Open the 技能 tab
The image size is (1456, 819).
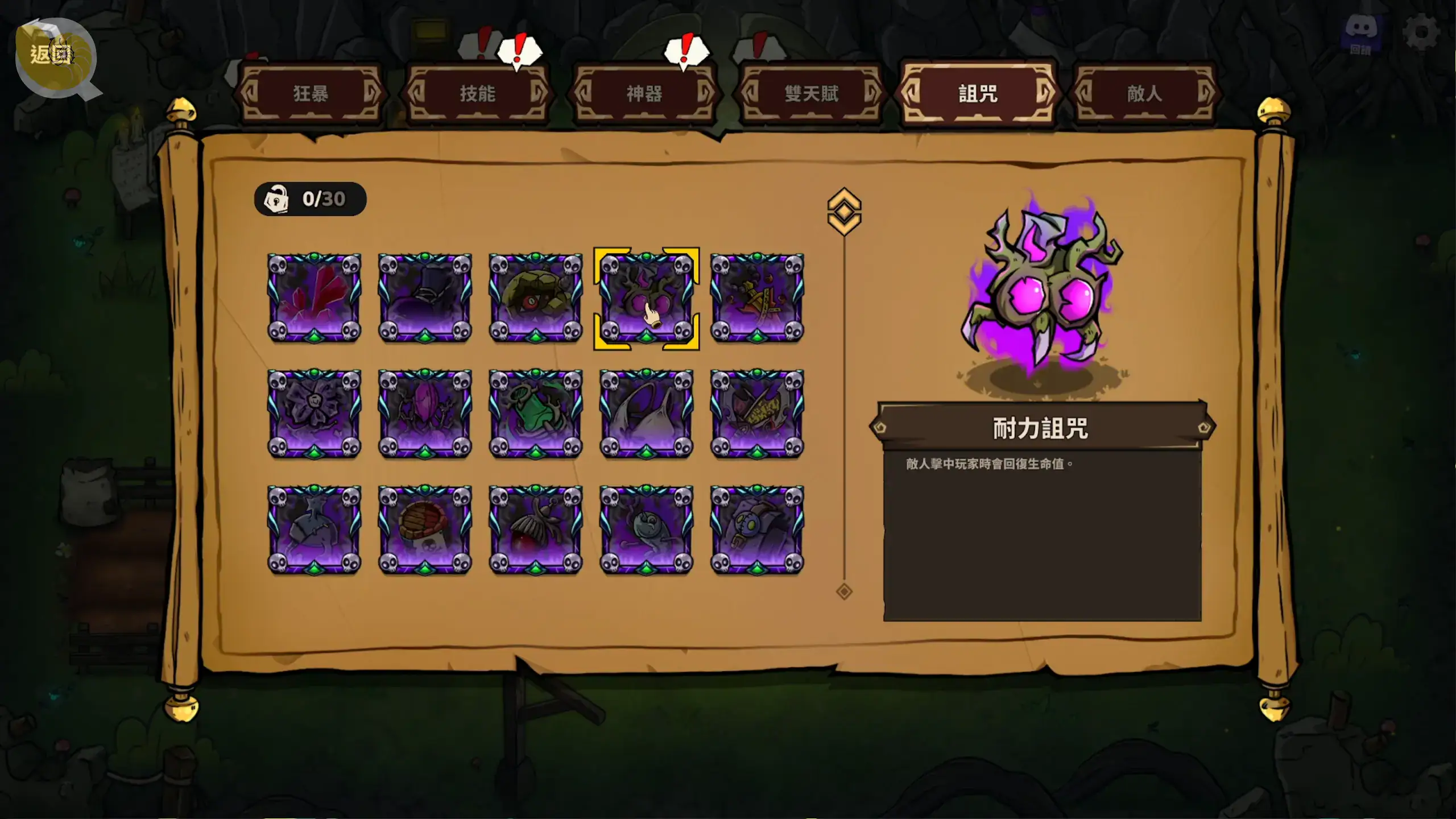point(477,94)
